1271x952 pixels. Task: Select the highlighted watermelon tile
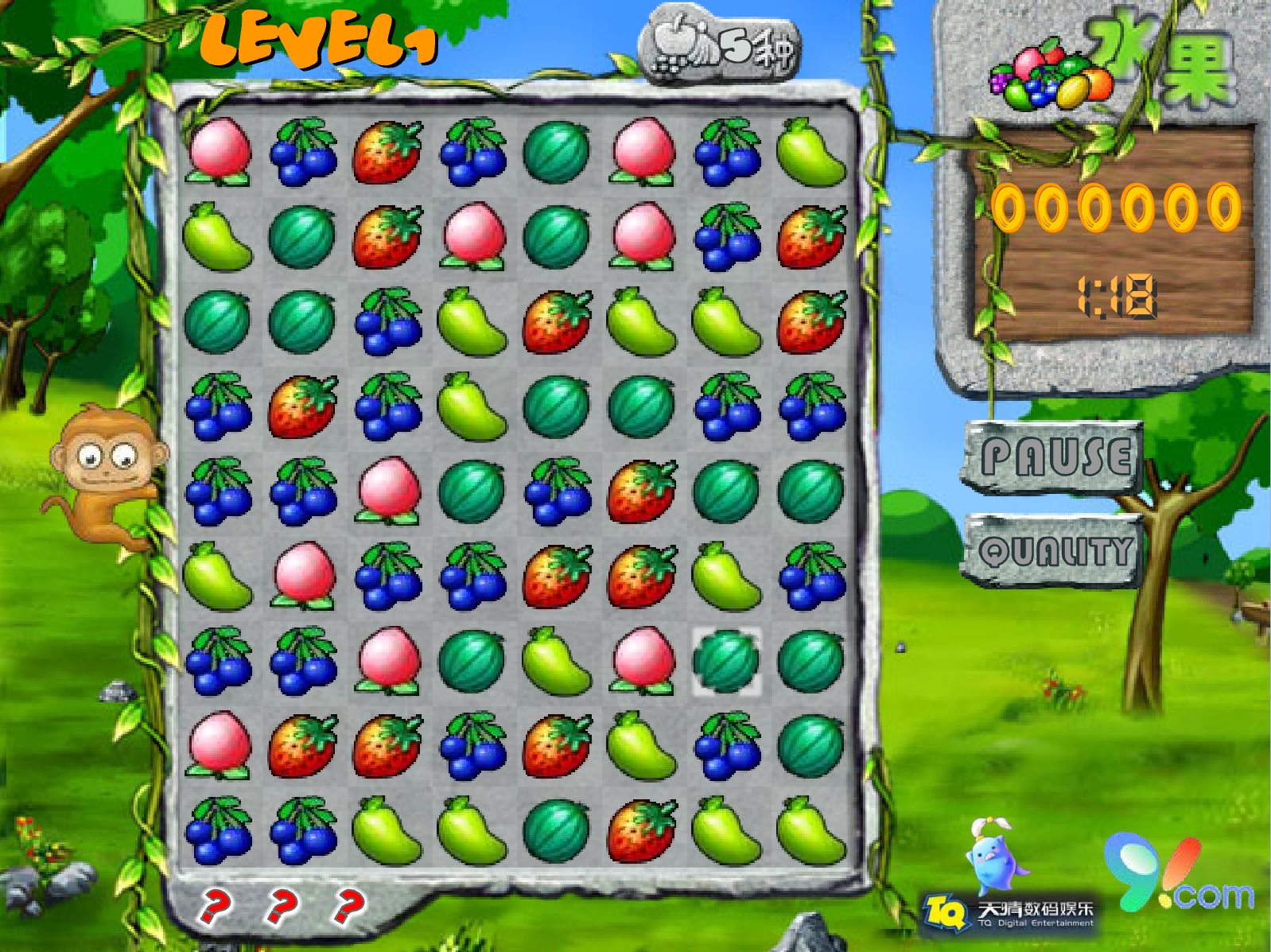click(x=726, y=661)
